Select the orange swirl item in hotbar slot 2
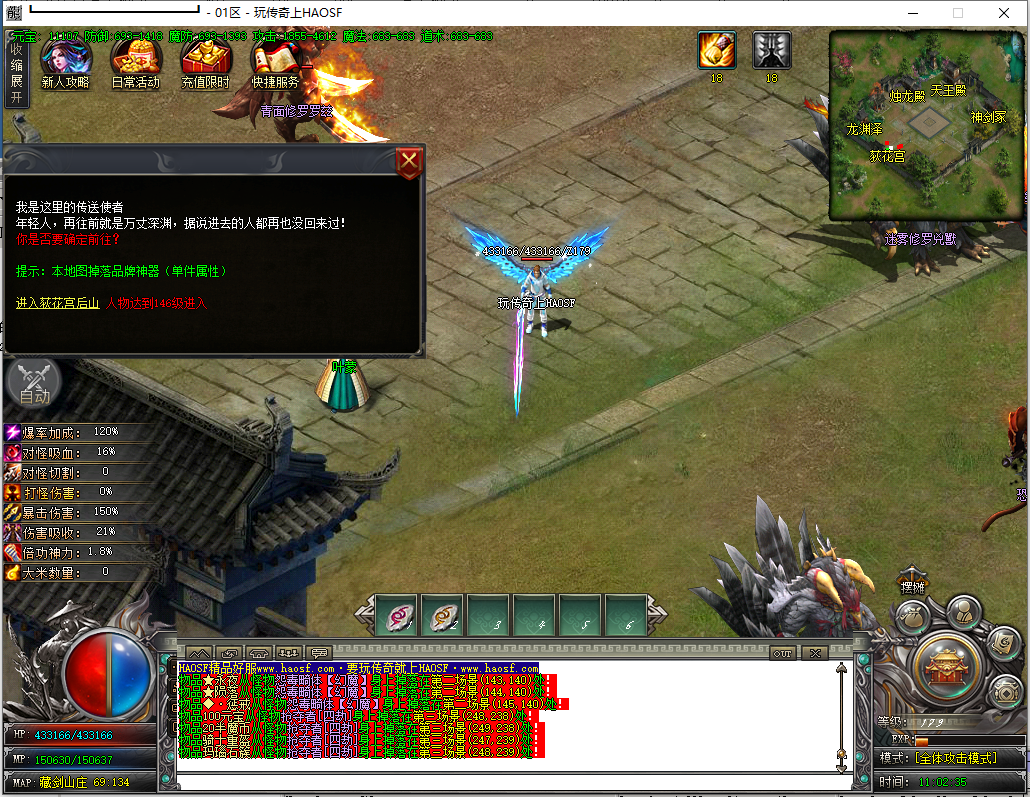1030x797 pixels. coord(444,617)
